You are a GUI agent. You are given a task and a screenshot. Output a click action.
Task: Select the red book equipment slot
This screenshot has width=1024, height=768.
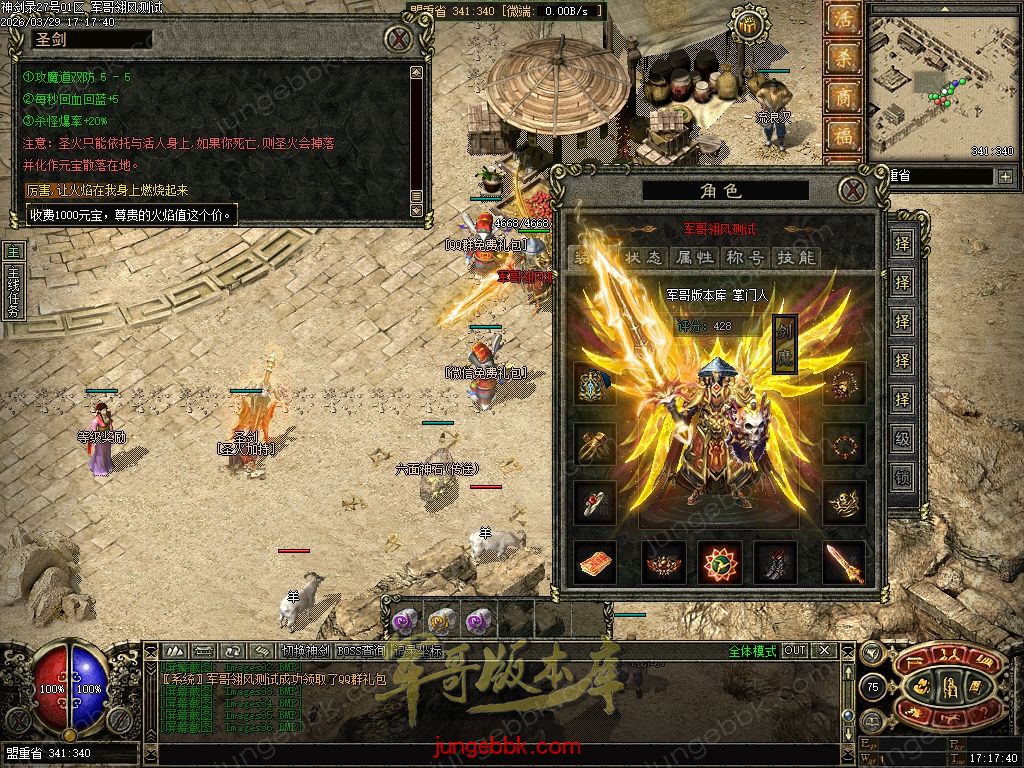point(595,563)
